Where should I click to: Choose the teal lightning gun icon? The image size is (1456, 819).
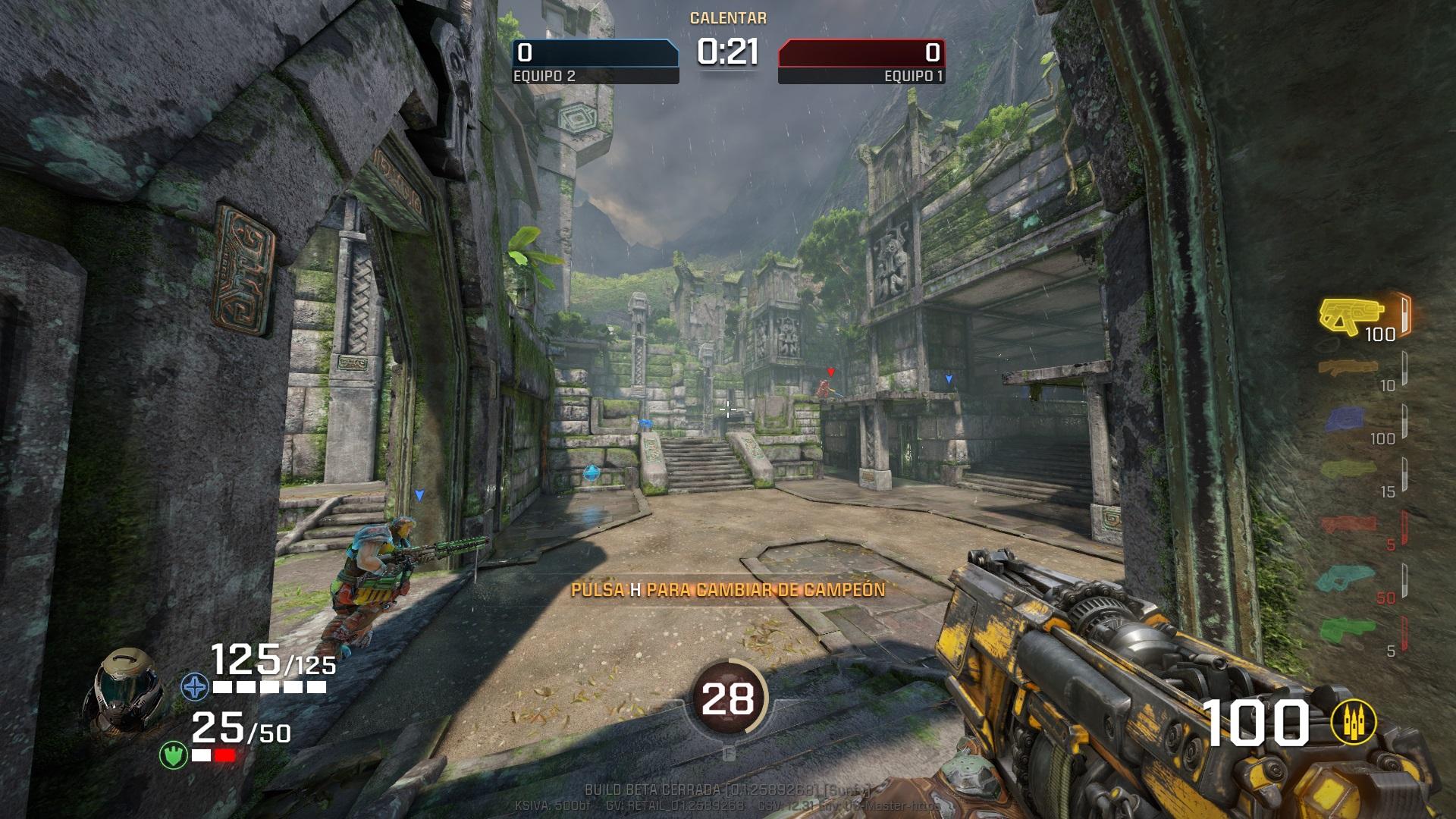click(1346, 578)
